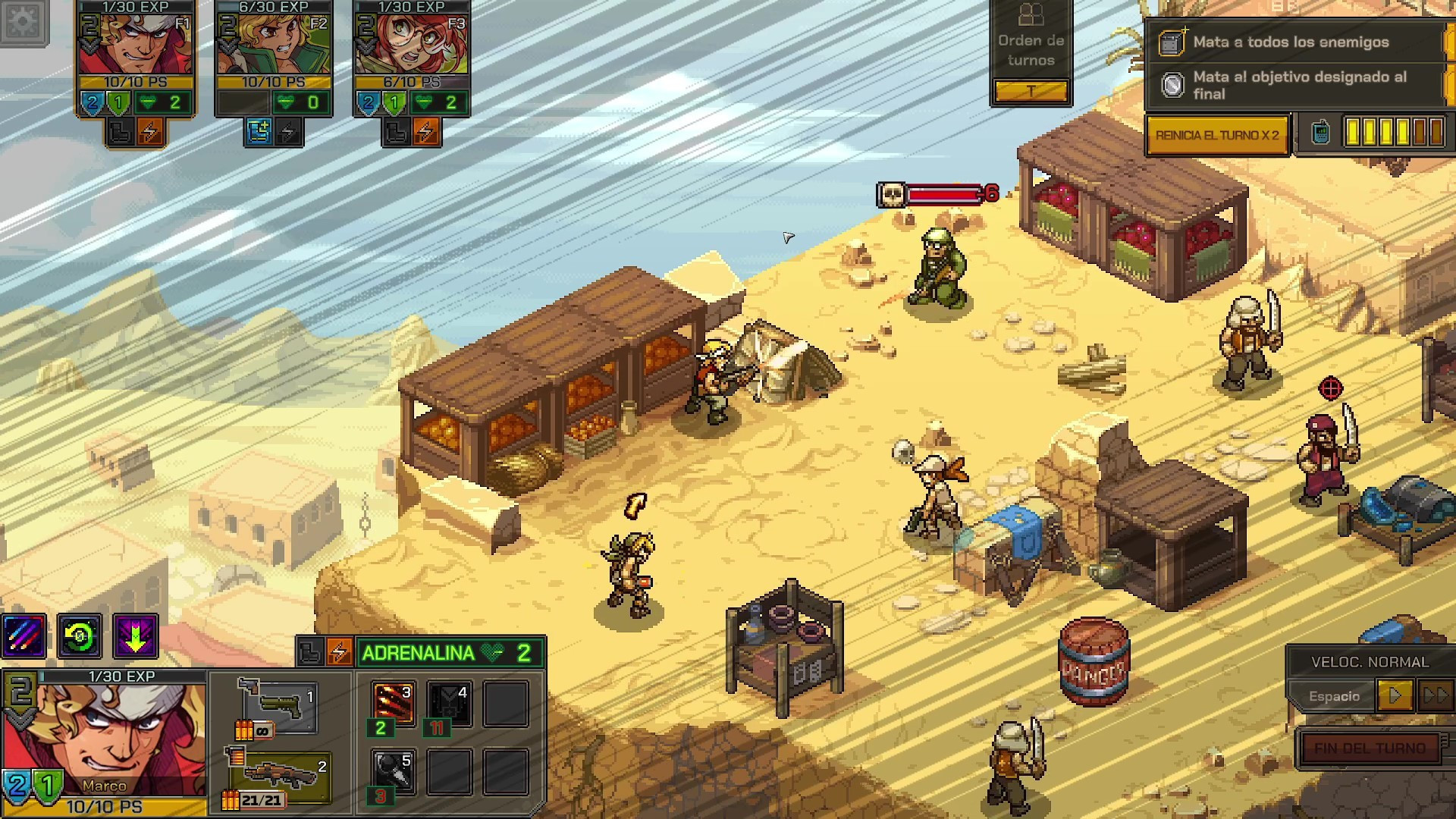Open the Orden de turnos panel
The width and height of the screenshot is (1456, 819).
(x=1031, y=52)
